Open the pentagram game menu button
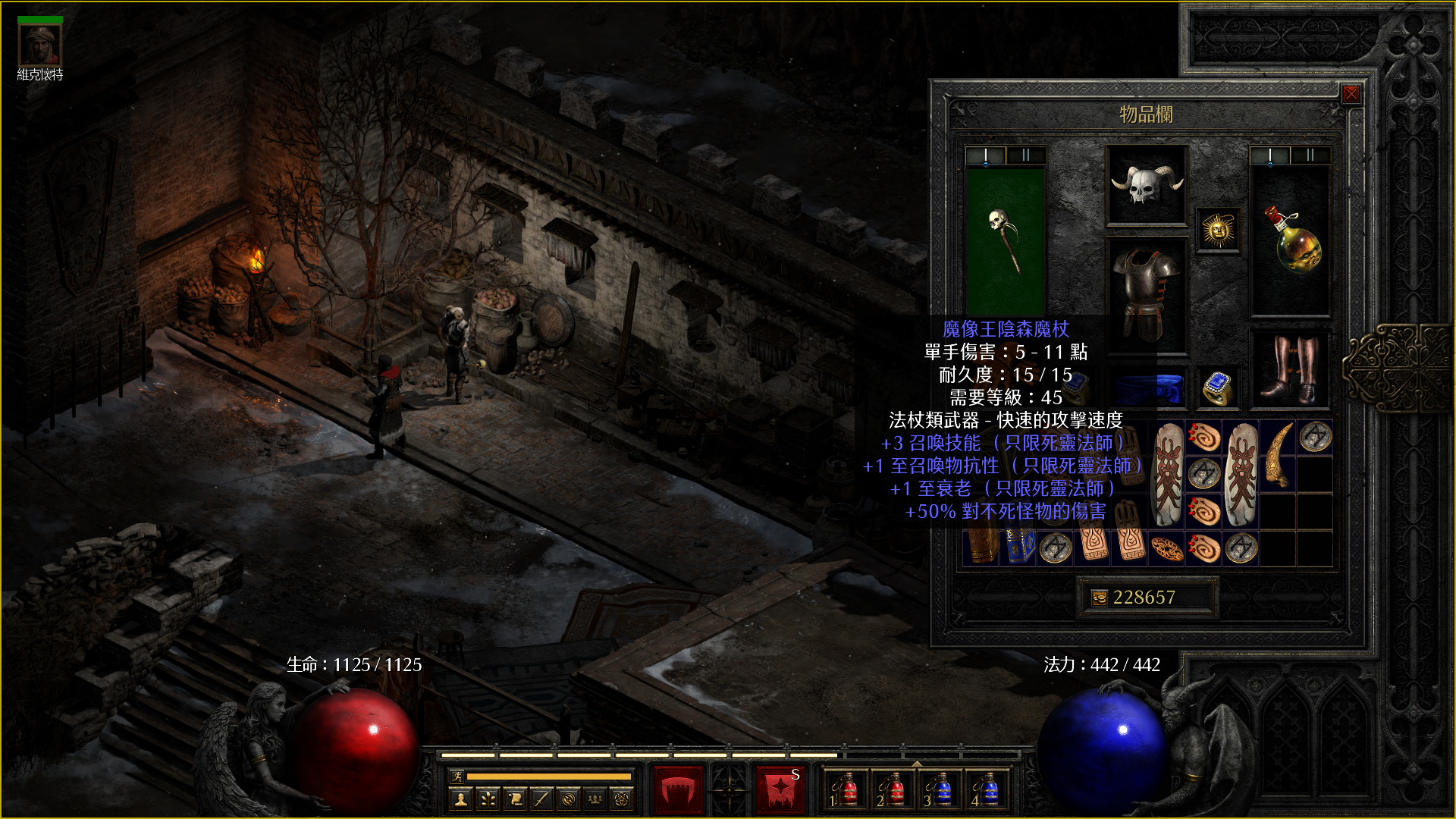Screen dimensions: 1456x819 click(x=622, y=799)
